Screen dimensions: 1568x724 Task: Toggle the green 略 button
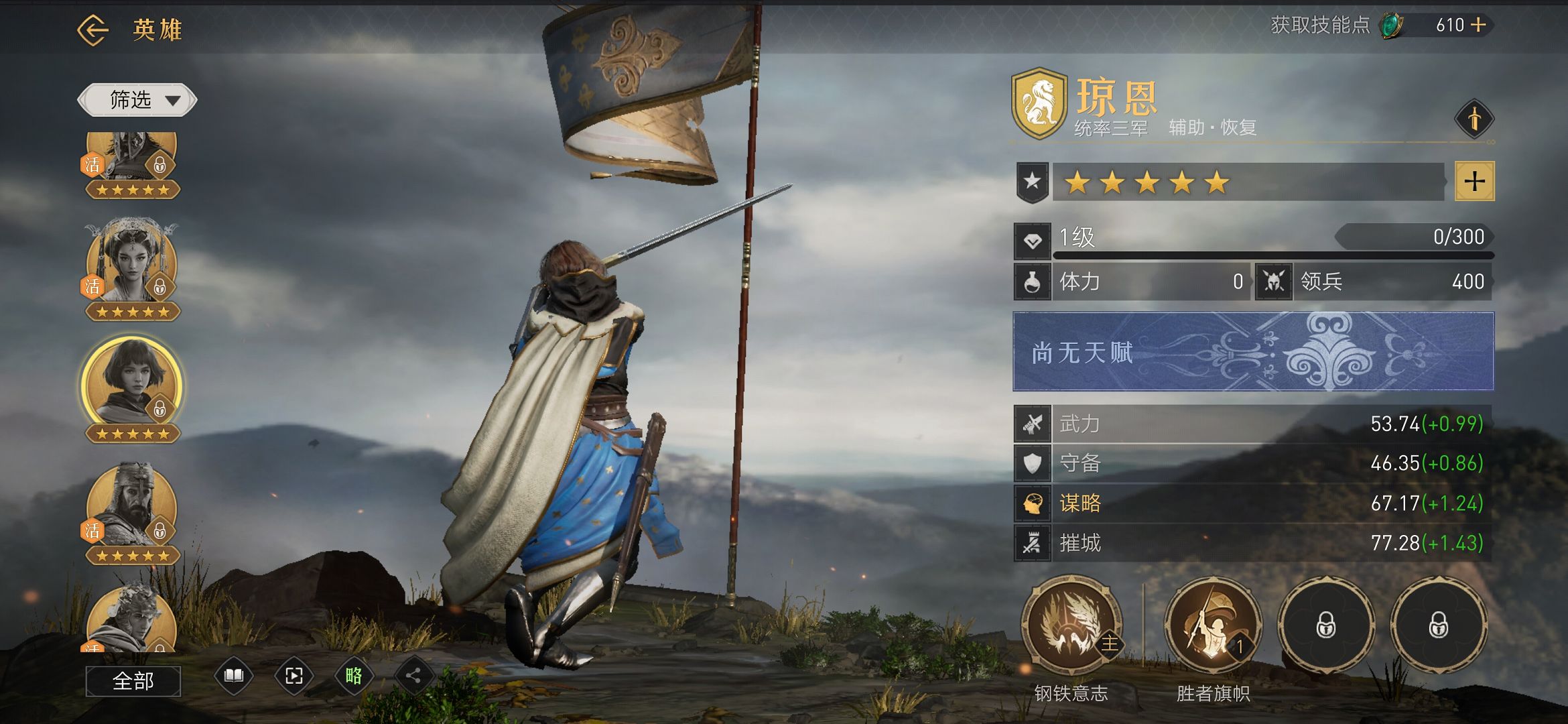tap(354, 676)
